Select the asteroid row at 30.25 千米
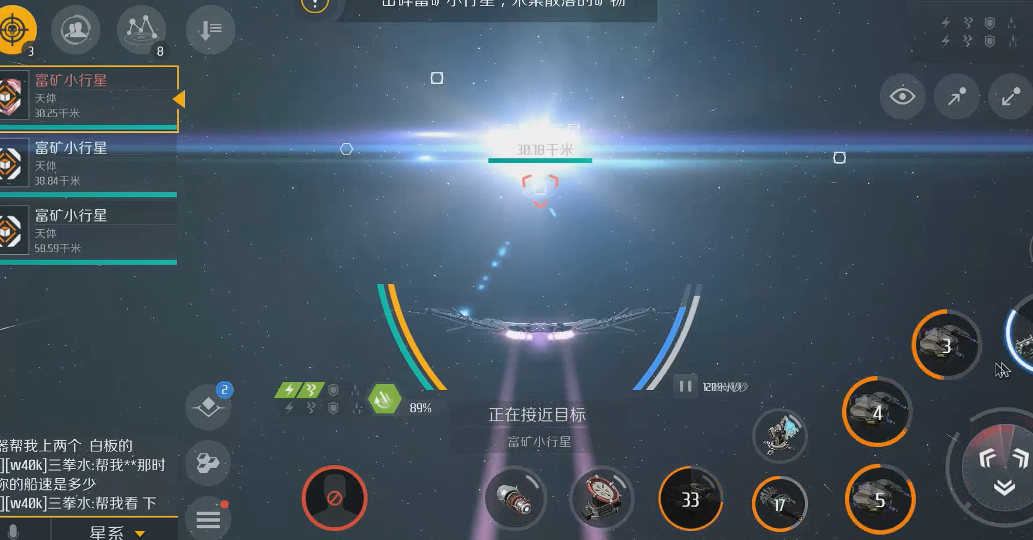1033x540 pixels. pos(88,97)
